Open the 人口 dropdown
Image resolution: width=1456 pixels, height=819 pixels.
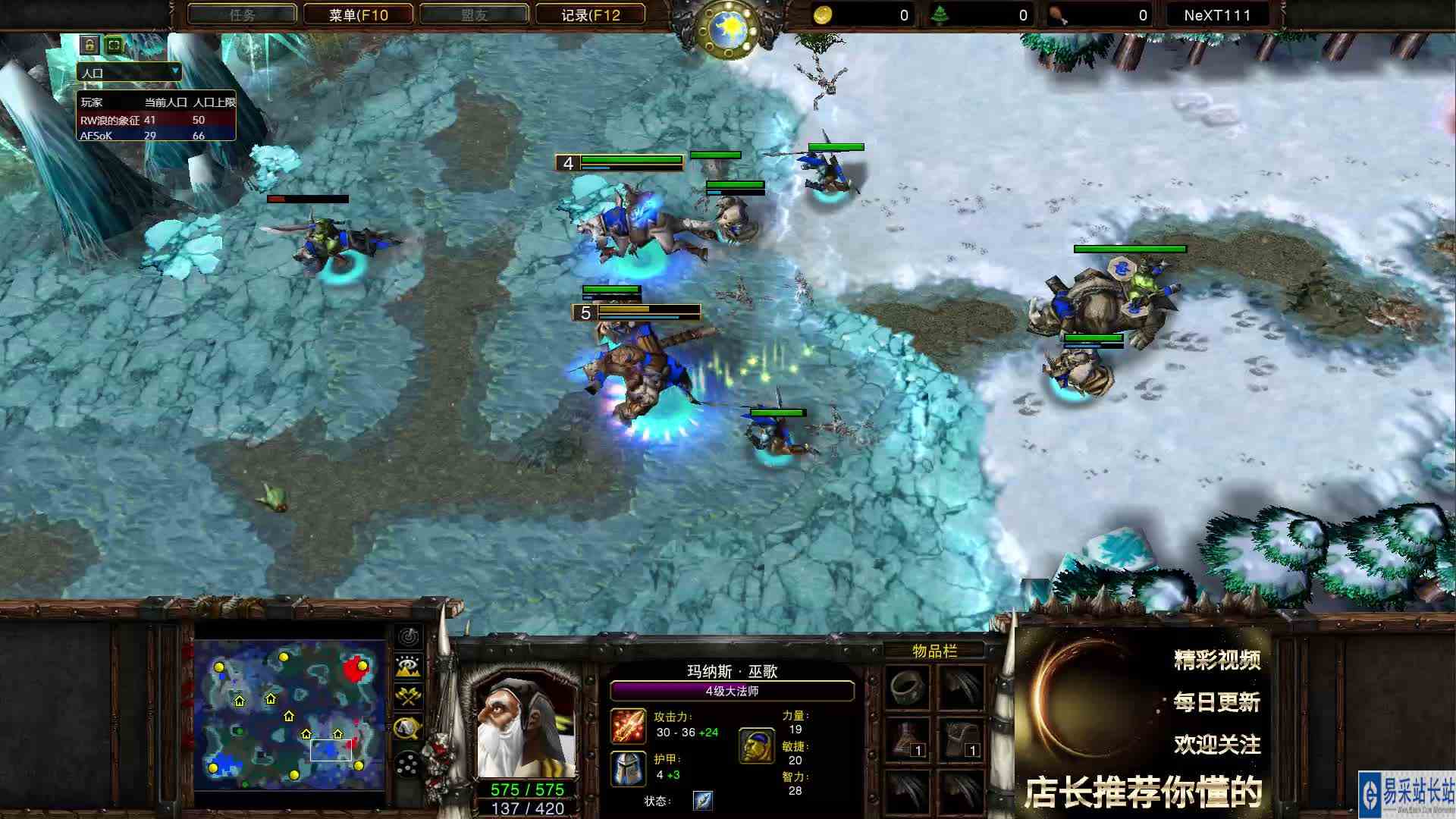pyautogui.click(x=129, y=73)
